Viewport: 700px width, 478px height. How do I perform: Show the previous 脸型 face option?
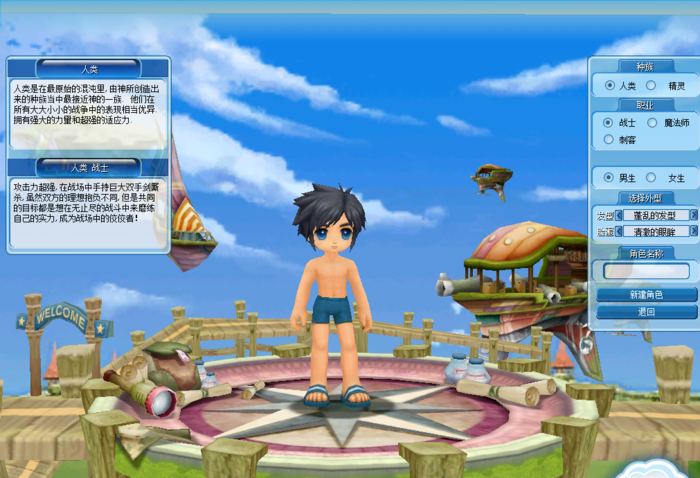point(619,231)
